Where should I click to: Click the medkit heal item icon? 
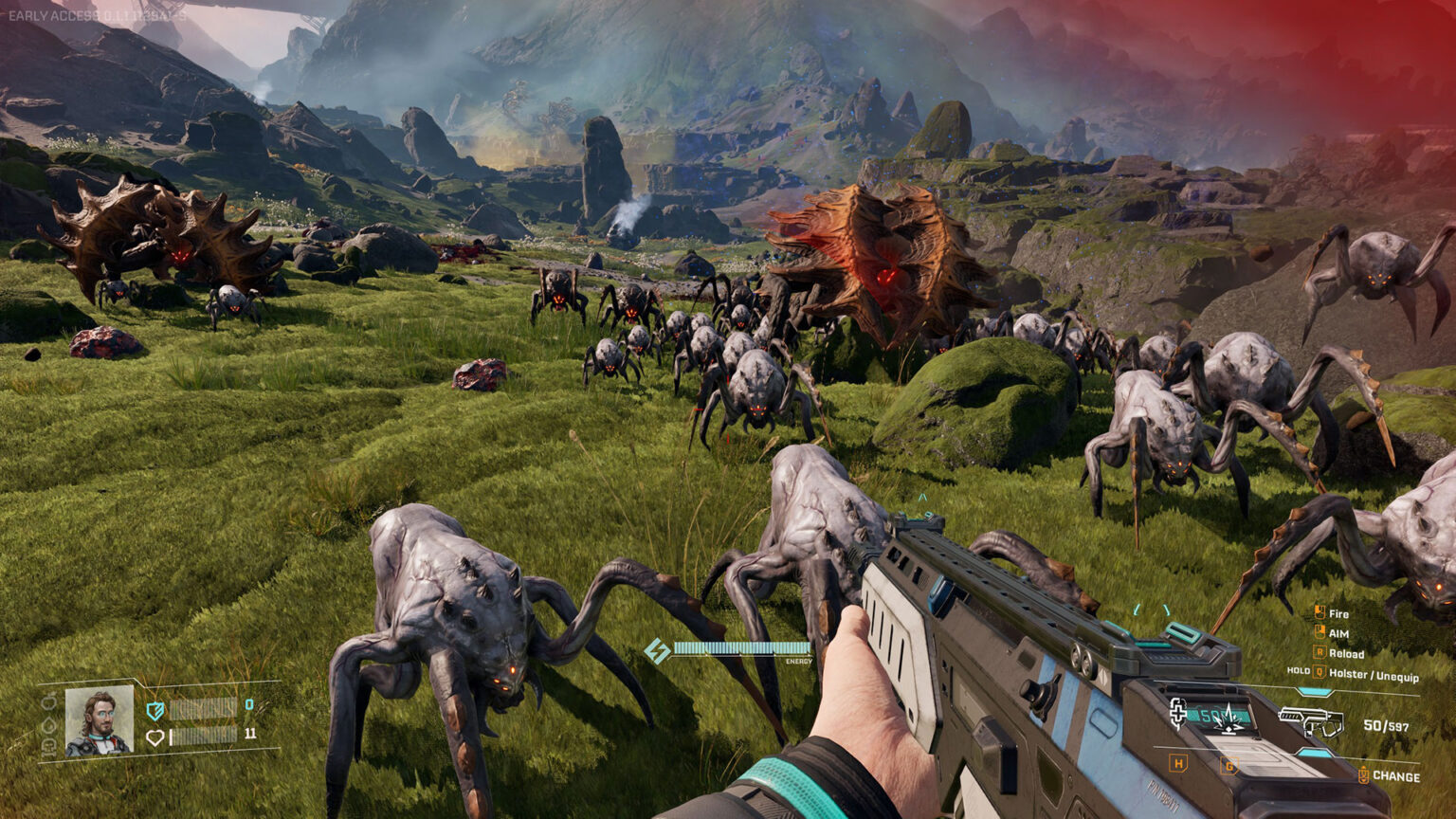click(1178, 713)
